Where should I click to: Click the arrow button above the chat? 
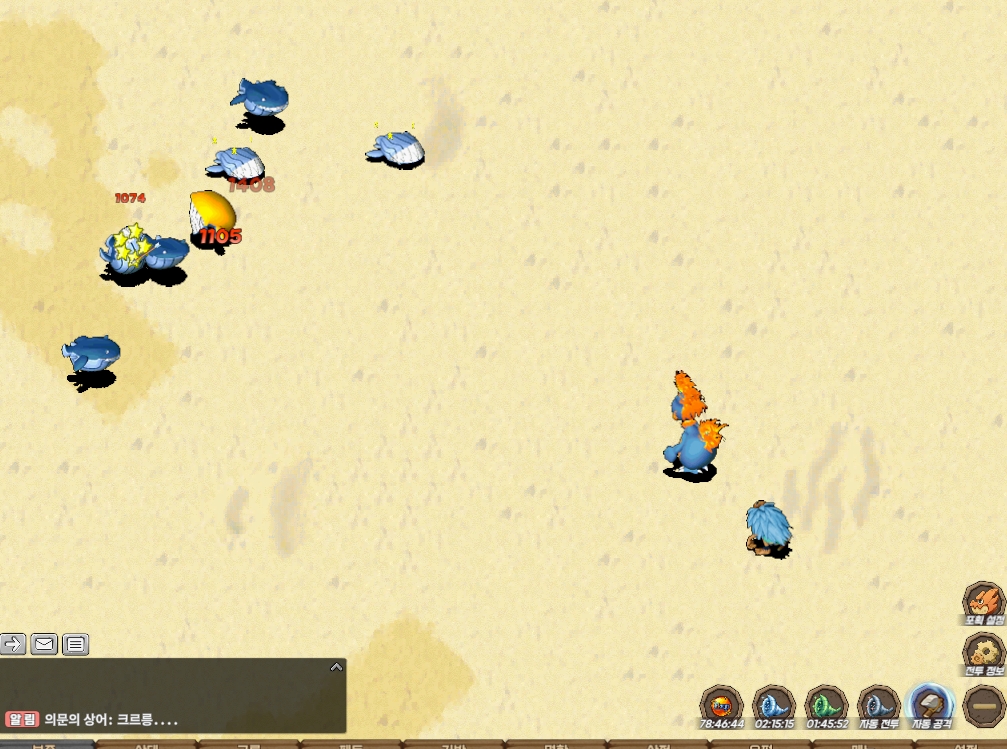coord(13,644)
